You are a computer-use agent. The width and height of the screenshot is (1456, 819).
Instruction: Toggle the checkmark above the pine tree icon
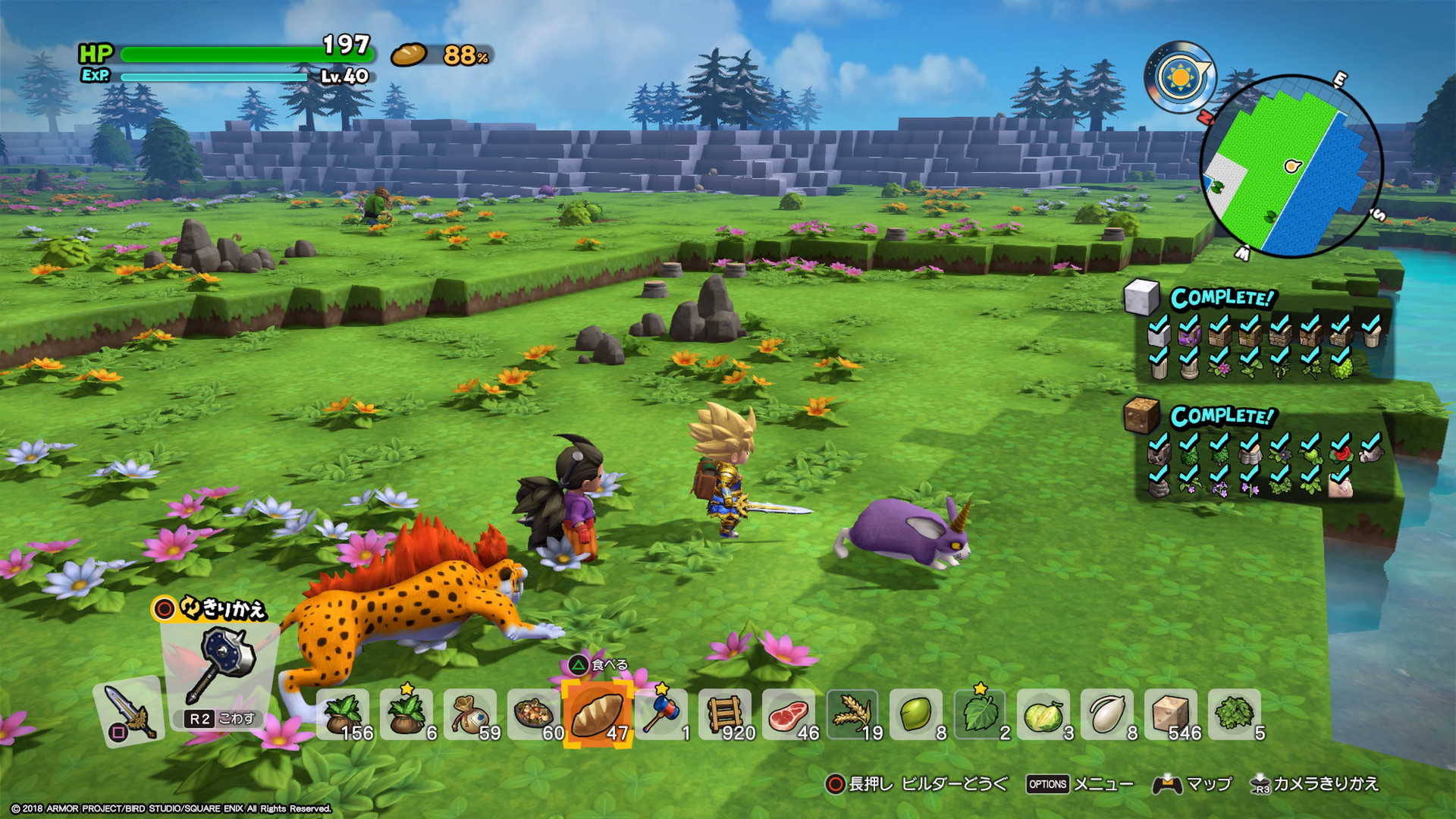tap(1220, 440)
